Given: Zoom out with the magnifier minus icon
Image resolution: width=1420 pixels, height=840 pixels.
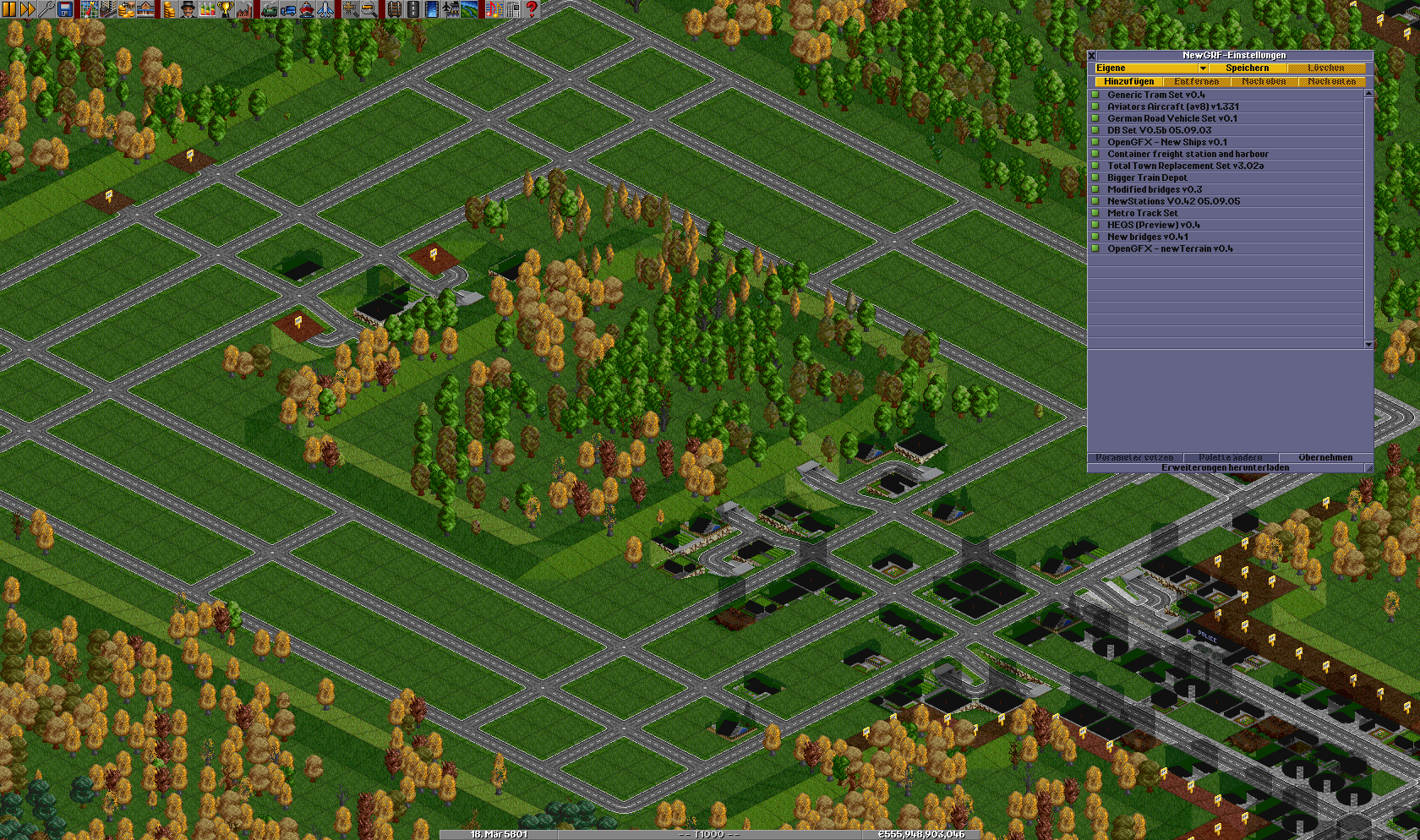Looking at the screenshot, I should click(x=369, y=9).
